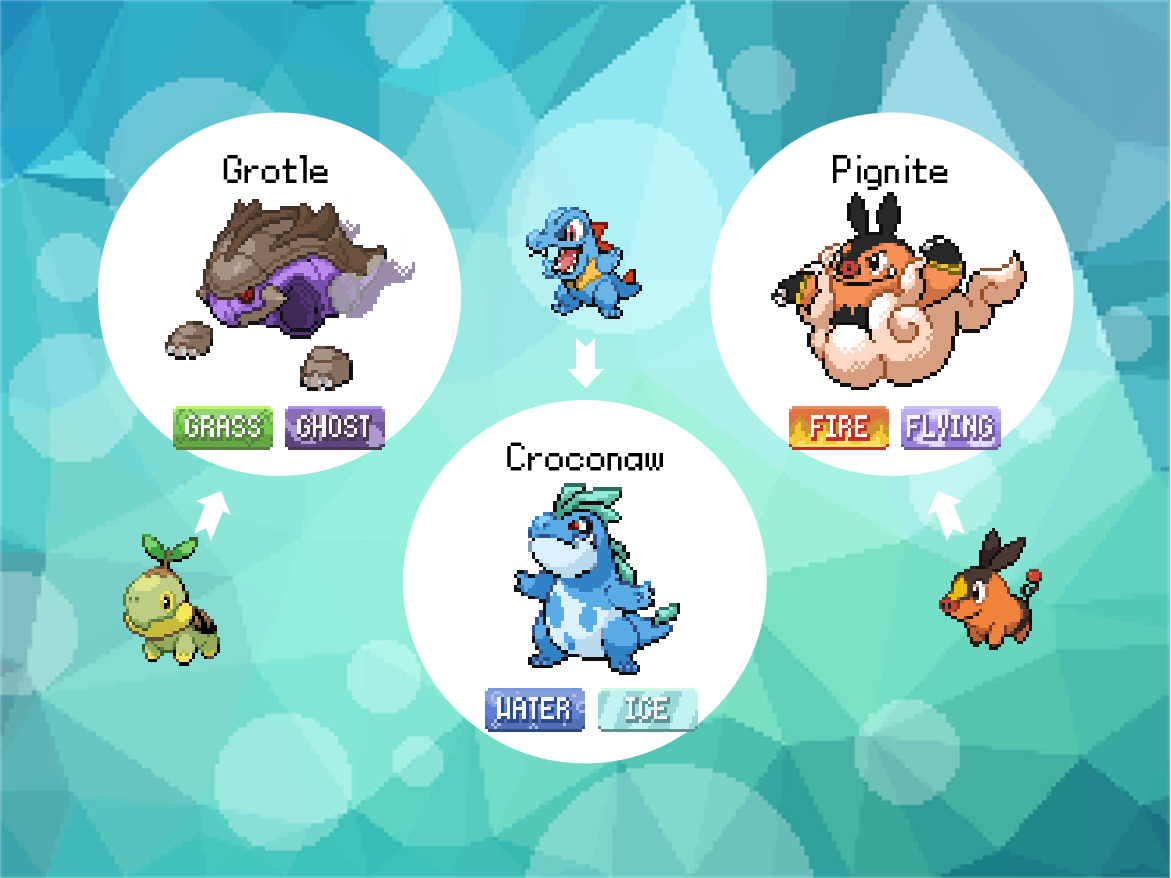Select the Croconaw starter circle
Viewport: 1171px width, 878px height.
click(x=585, y=582)
